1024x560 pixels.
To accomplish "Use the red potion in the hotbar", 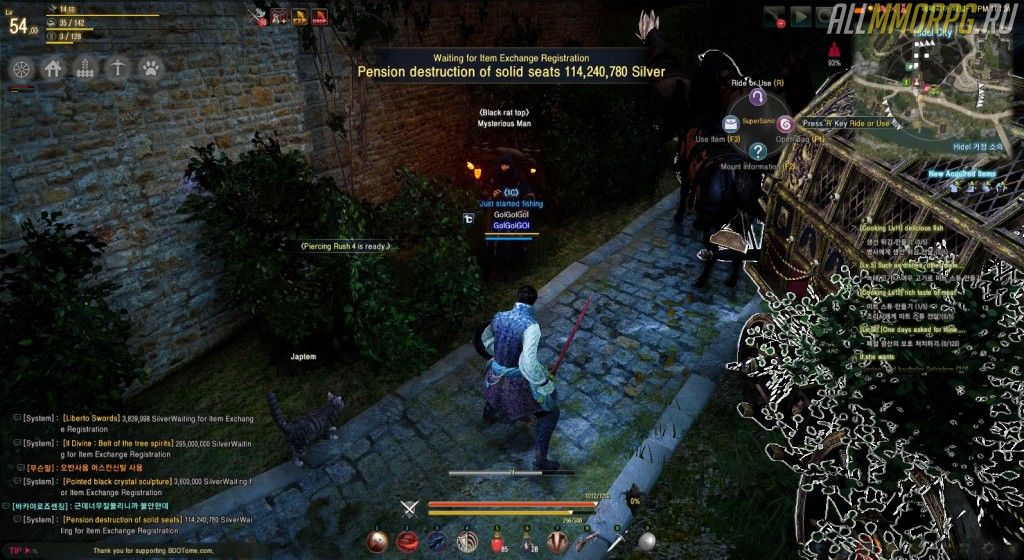I will coord(494,541).
